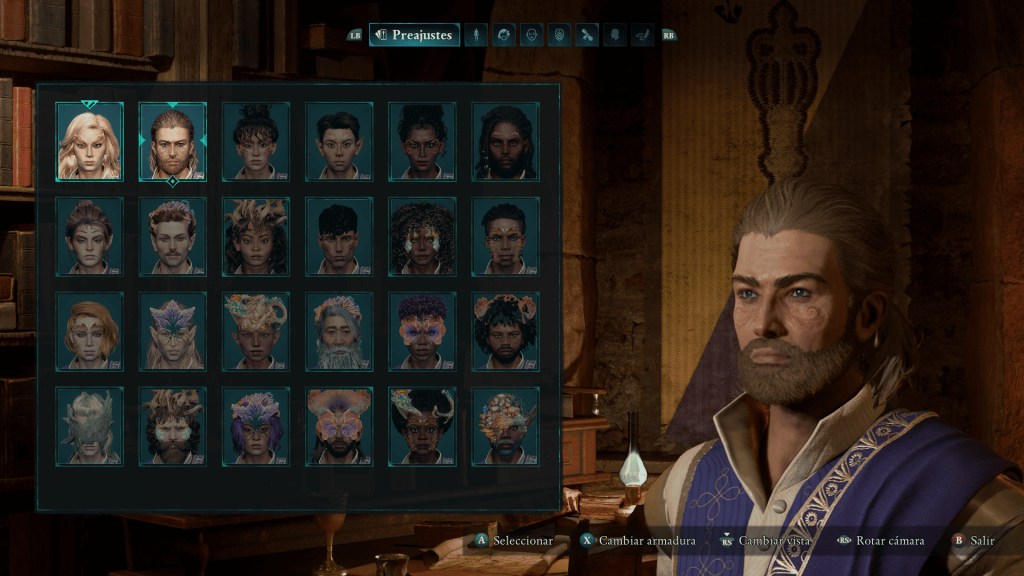Switch to the face outline tab
Image resolution: width=1024 pixels, height=576 pixels.
[x=532, y=35]
